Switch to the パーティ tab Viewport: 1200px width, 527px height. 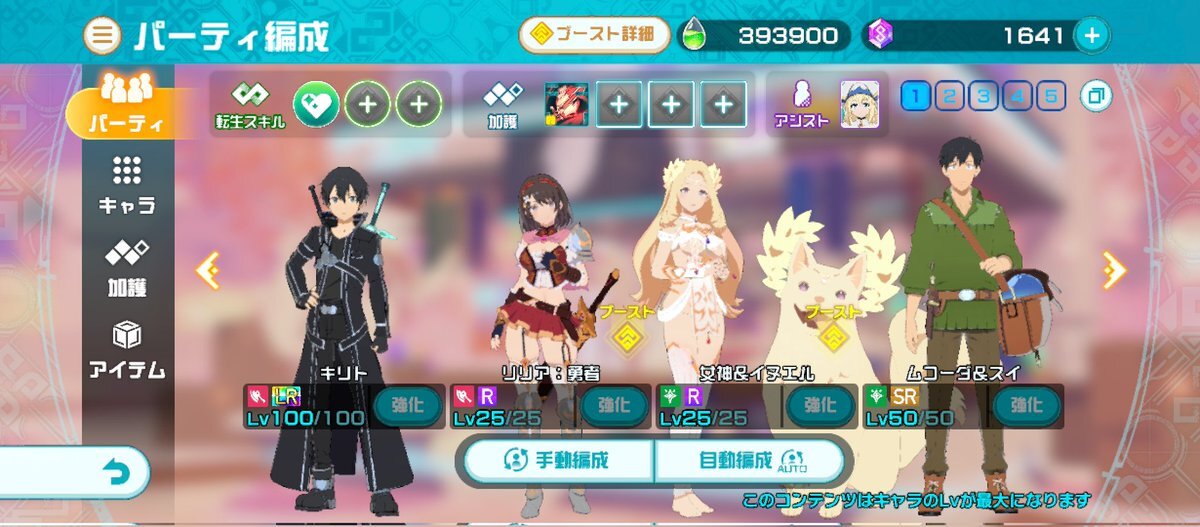tap(125, 107)
